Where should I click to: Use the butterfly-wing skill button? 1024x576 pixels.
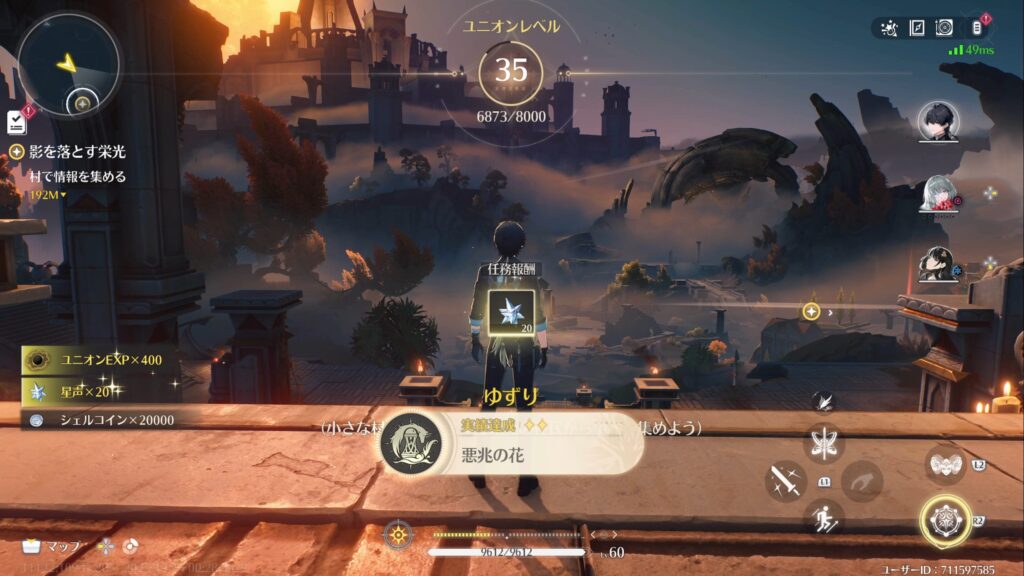click(824, 443)
